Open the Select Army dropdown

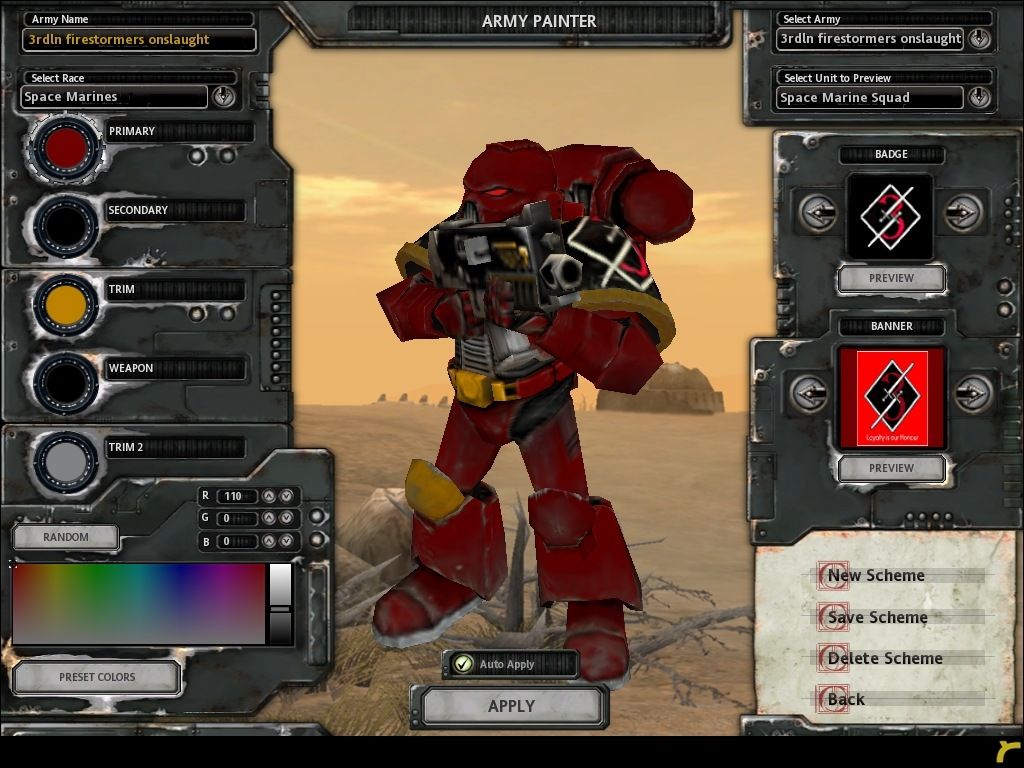tap(979, 39)
